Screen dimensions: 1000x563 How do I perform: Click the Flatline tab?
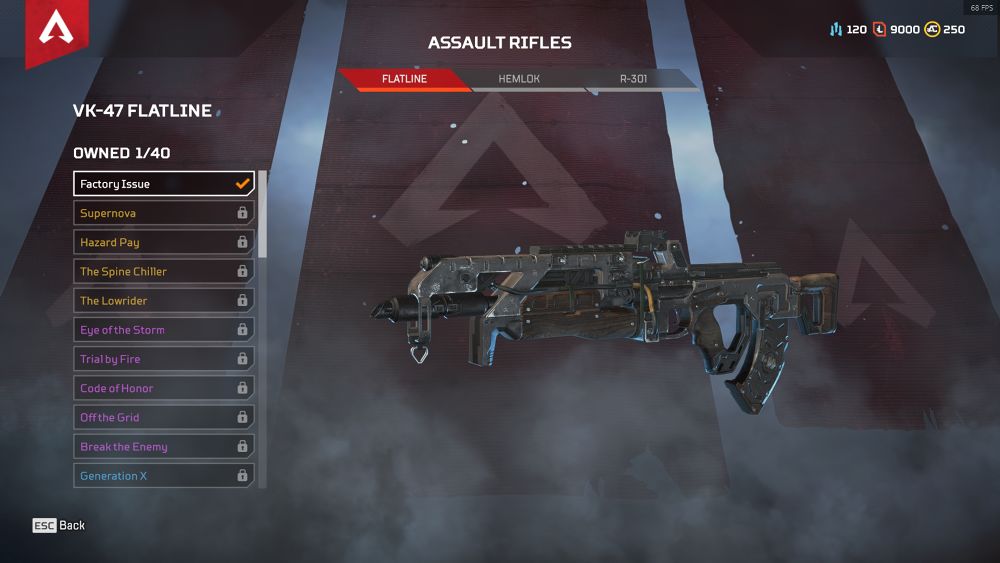pyautogui.click(x=404, y=79)
